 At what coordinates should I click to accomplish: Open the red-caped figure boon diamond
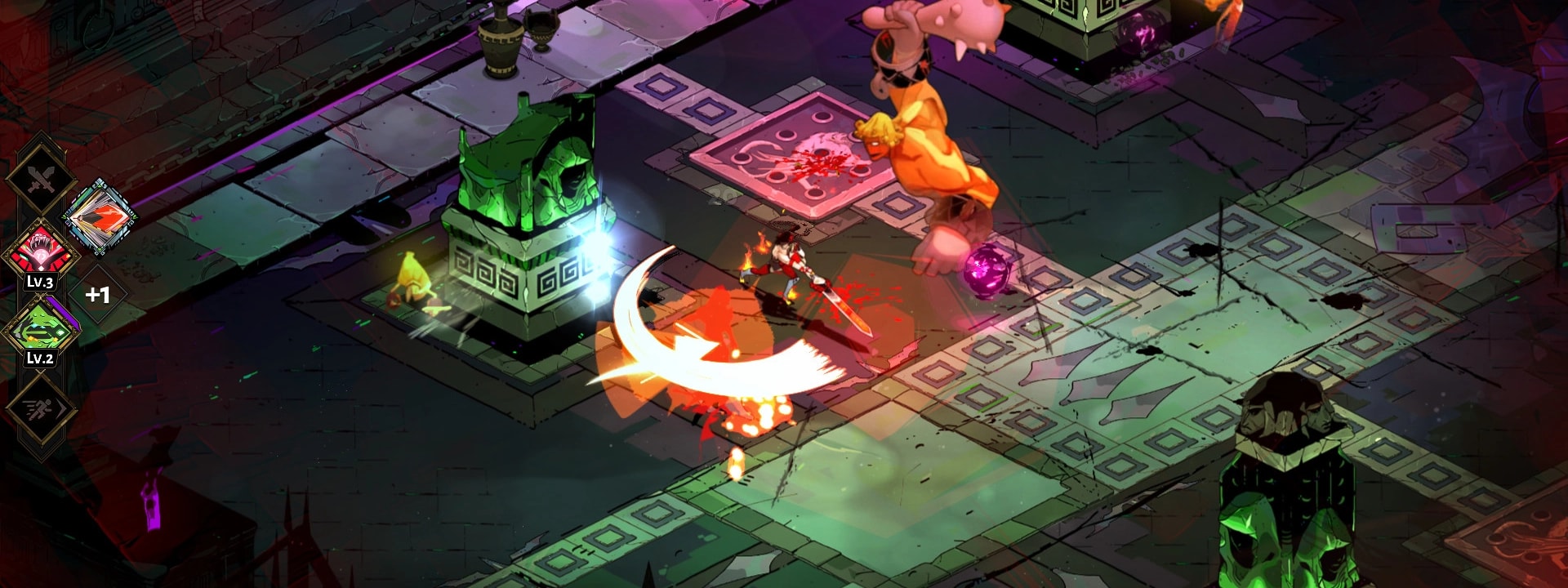pyautogui.click(x=100, y=217)
